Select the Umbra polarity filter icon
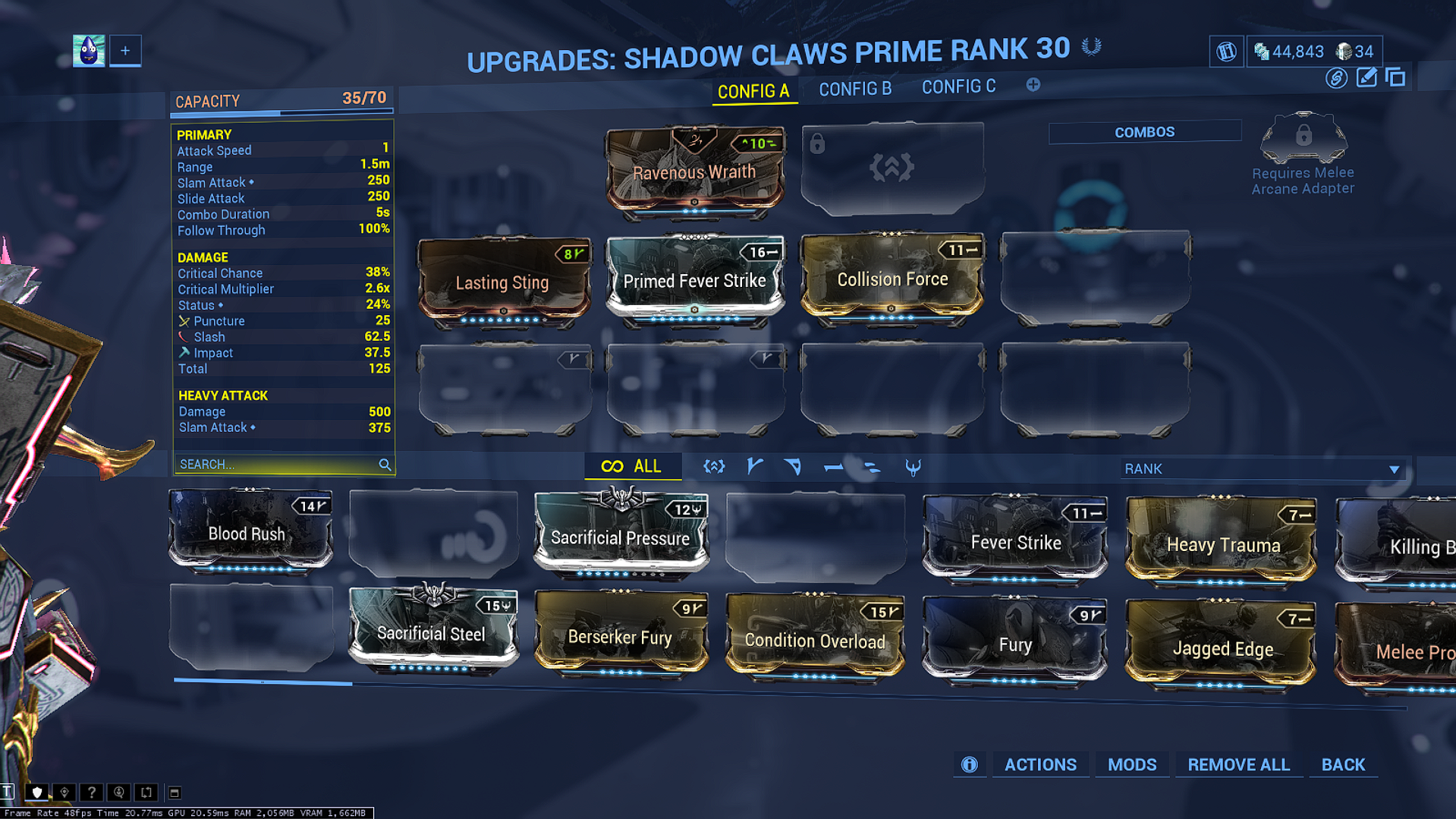This screenshot has width=1456, height=819. (914, 468)
